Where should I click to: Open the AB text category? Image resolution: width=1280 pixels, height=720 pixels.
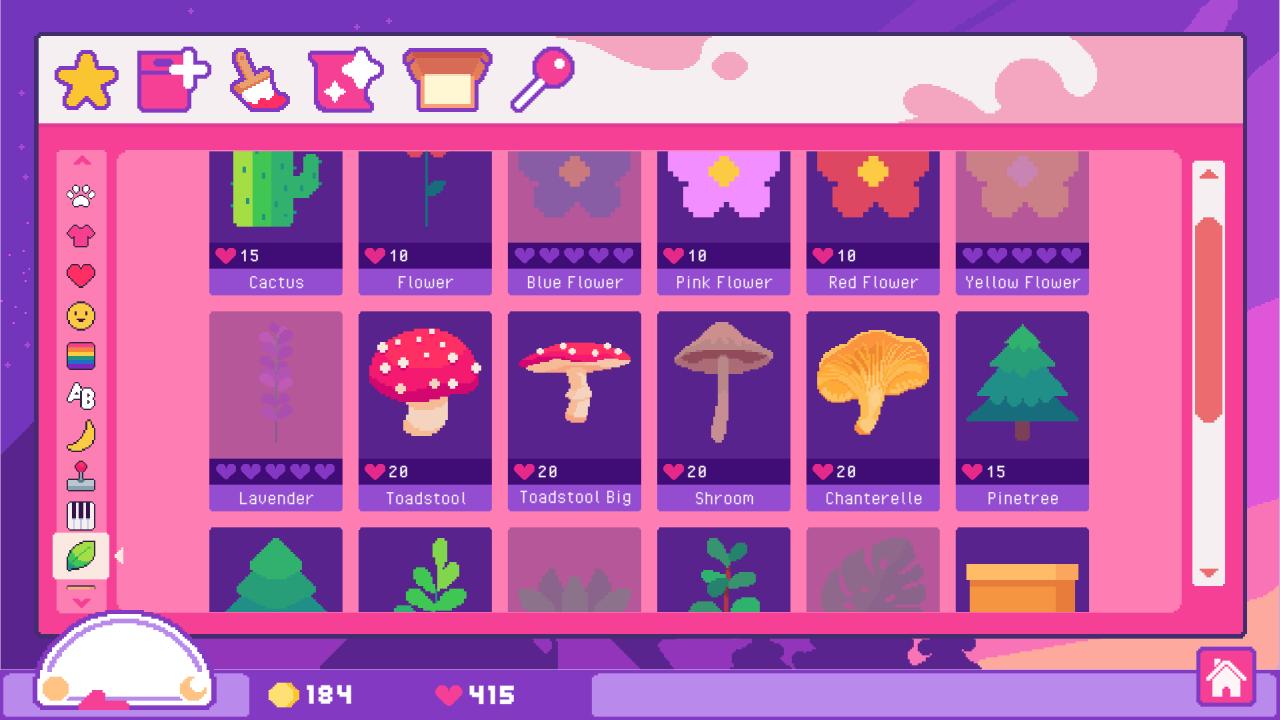click(x=82, y=397)
